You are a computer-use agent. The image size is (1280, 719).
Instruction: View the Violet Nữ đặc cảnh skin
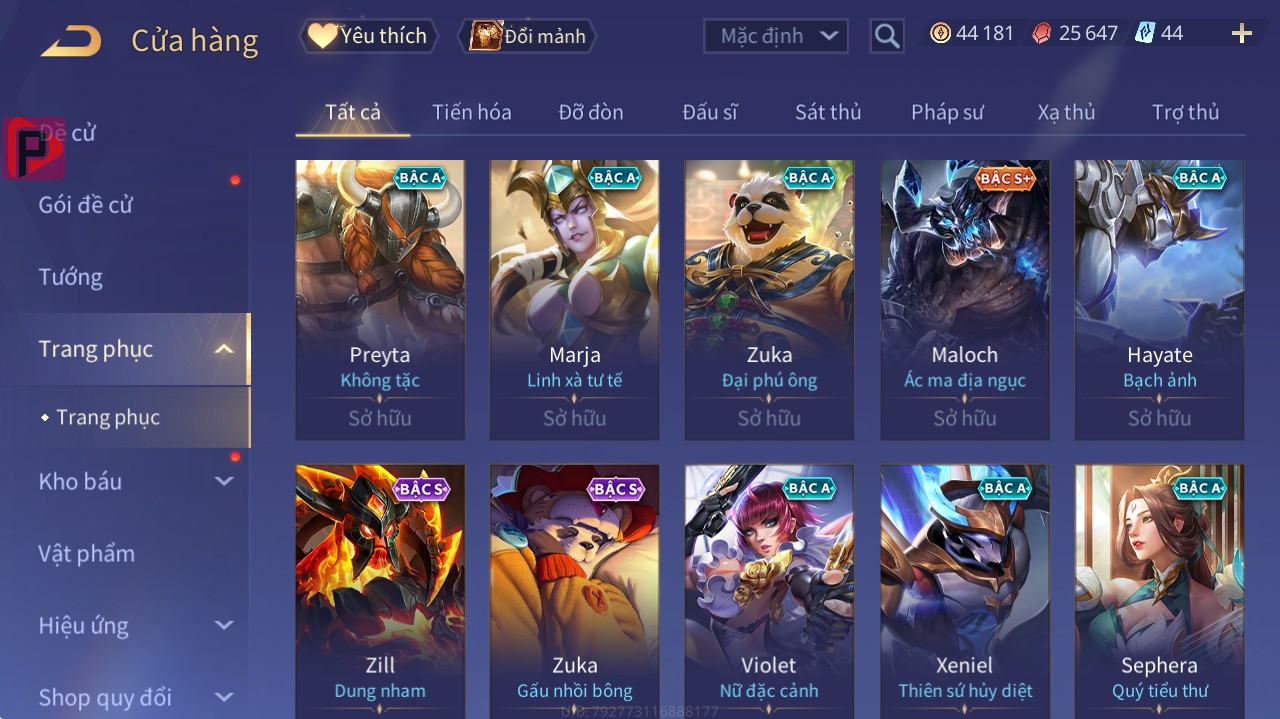tap(769, 590)
